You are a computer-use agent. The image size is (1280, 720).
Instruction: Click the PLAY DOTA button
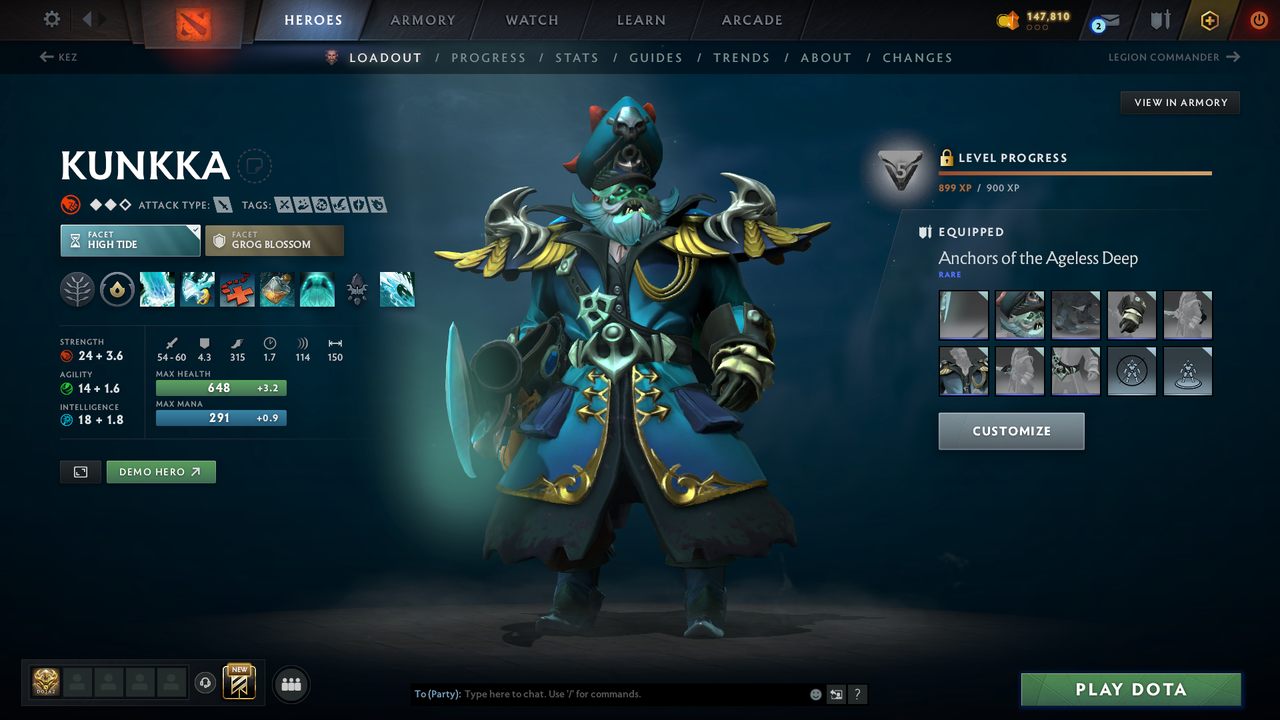pos(1130,689)
